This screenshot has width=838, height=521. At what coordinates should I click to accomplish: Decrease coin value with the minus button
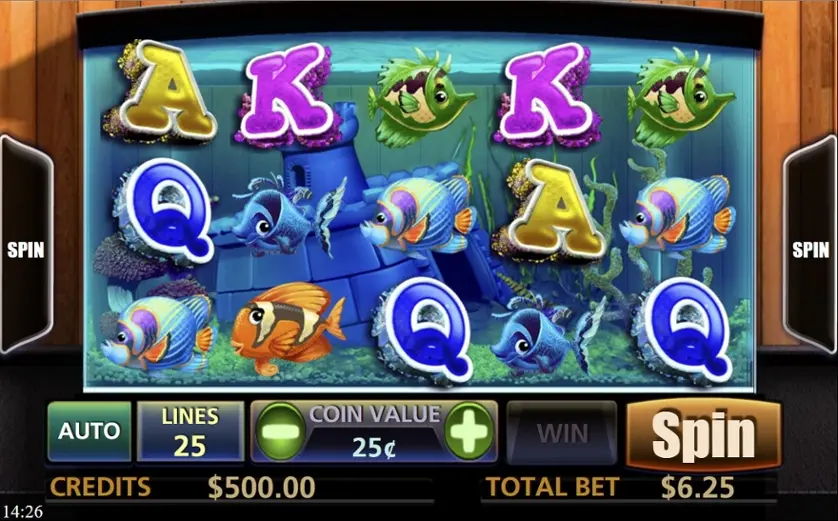(x=282, y=432)
